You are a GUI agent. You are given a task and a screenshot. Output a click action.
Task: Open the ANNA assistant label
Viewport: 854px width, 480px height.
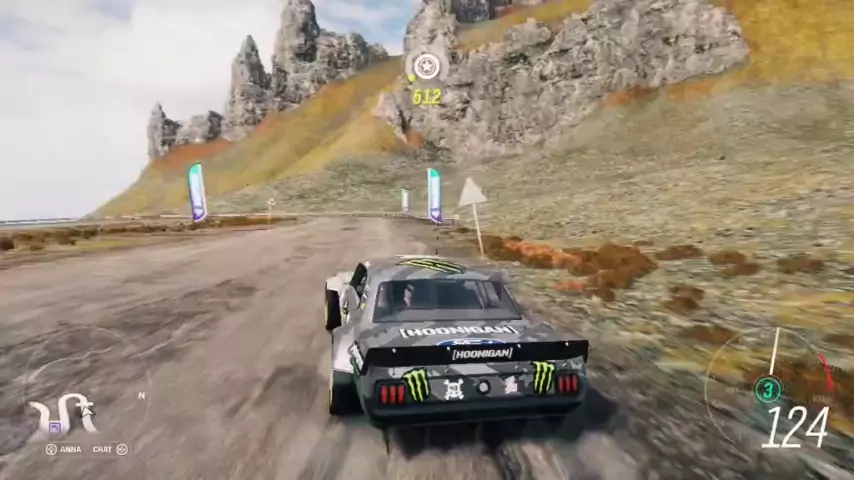70,450
